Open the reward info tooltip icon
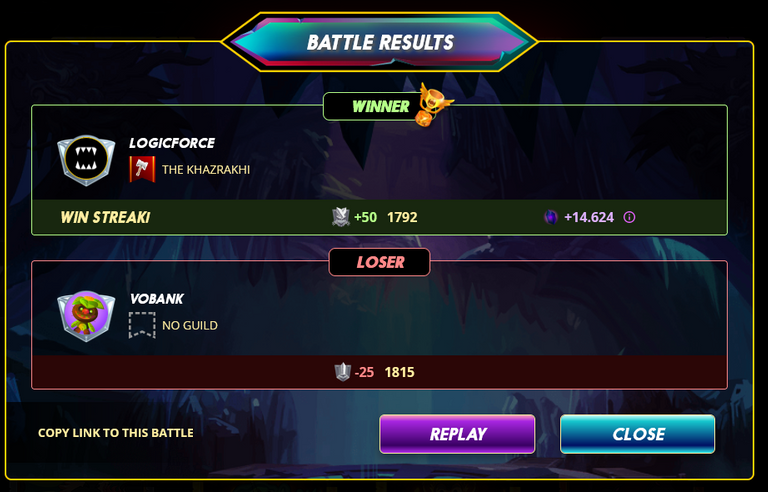 click(x=630, y=217)
